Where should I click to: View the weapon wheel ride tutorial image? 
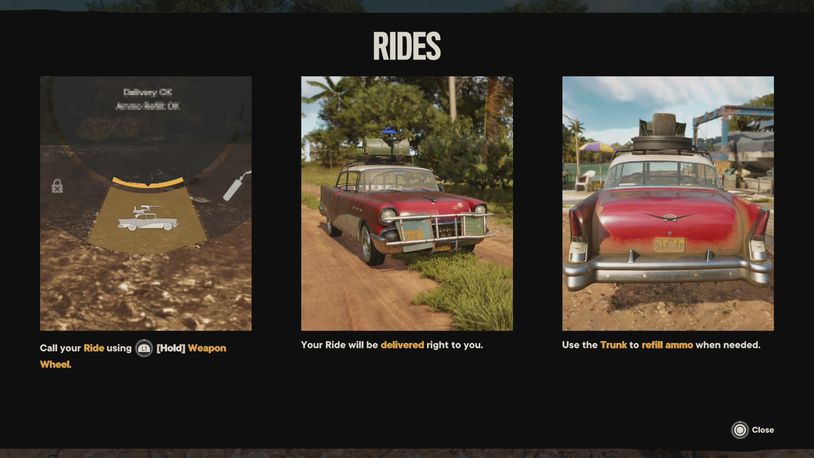146,203
